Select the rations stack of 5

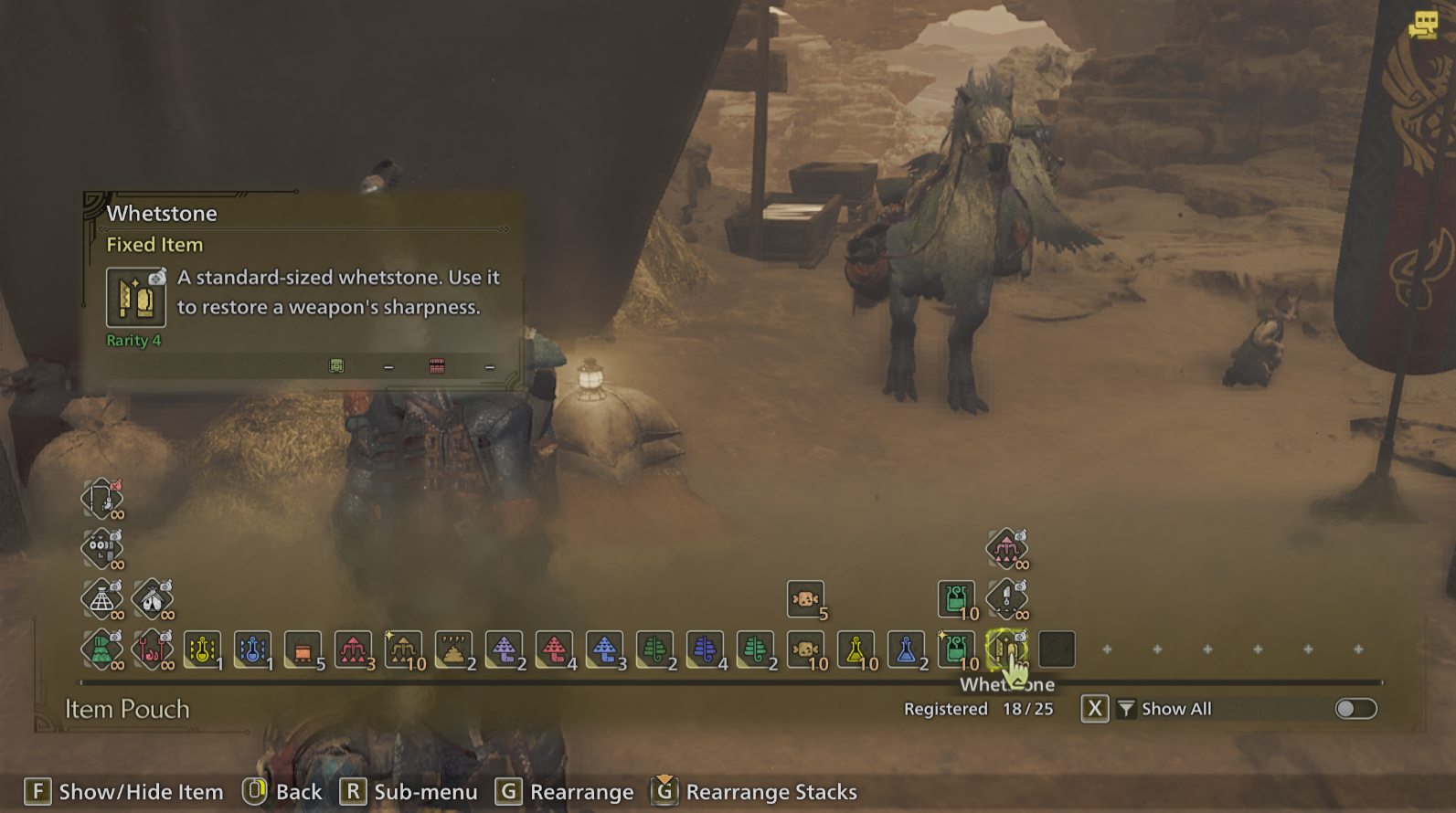(x=805, y=598)
